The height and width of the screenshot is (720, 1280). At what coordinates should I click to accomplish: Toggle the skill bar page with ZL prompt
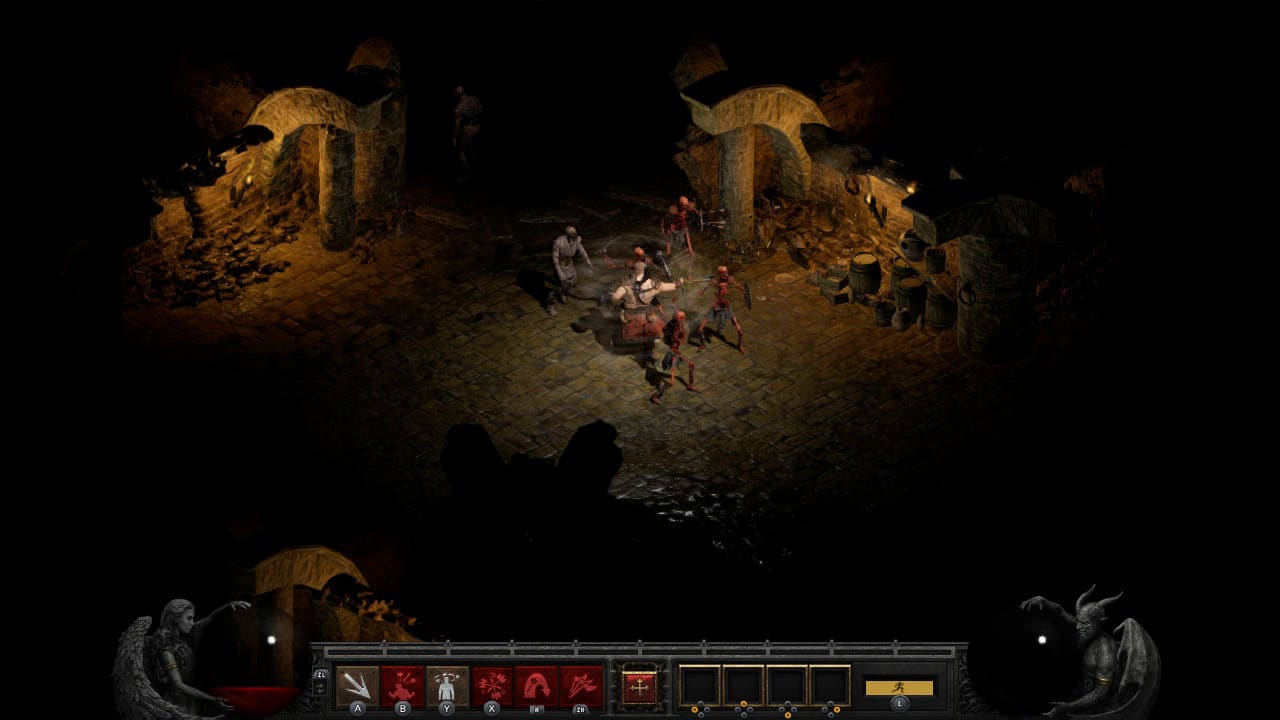pyautogui.click(x=319, y=674)
